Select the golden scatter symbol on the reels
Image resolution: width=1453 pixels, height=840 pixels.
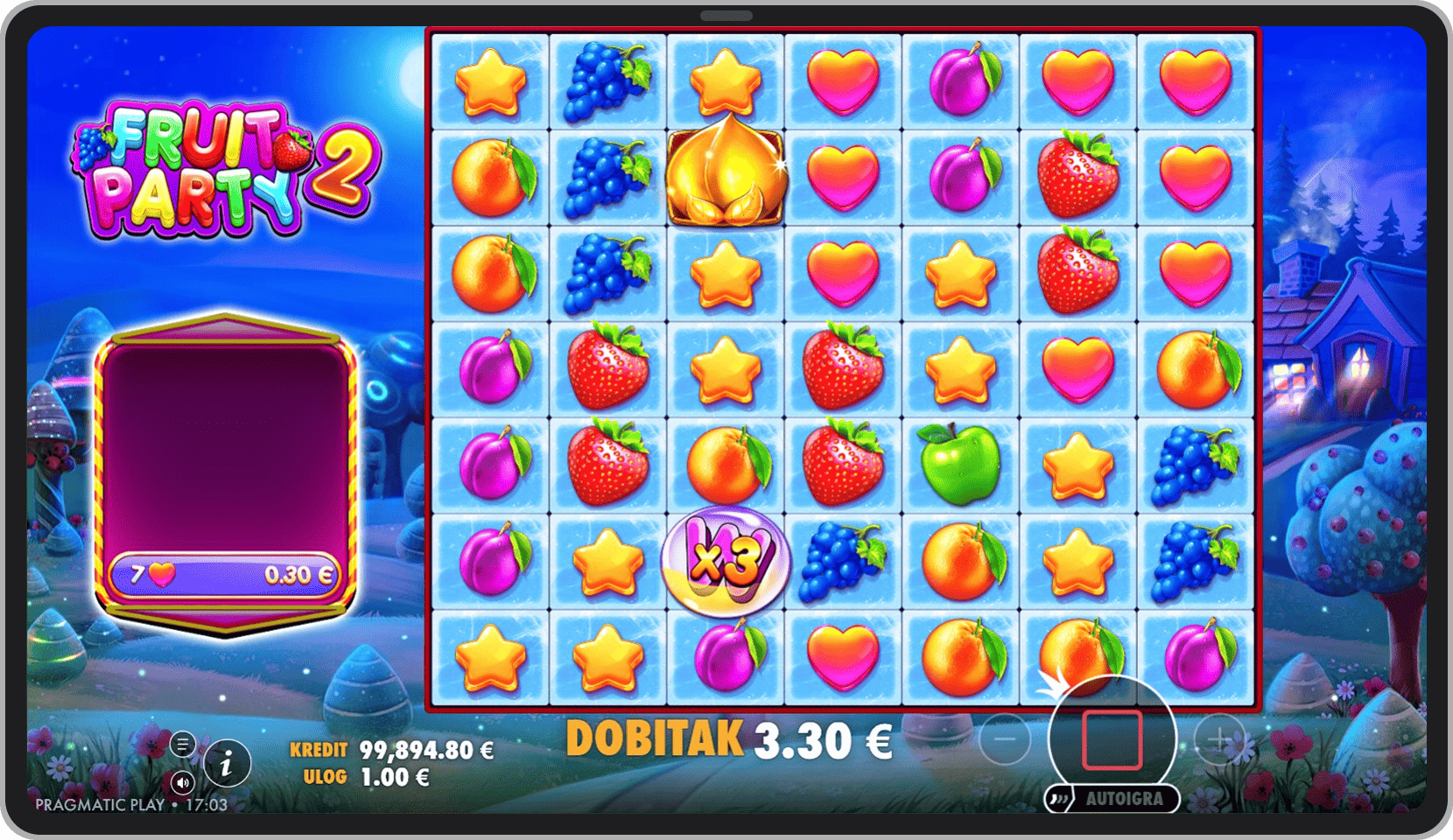click(x=726, y=177)
